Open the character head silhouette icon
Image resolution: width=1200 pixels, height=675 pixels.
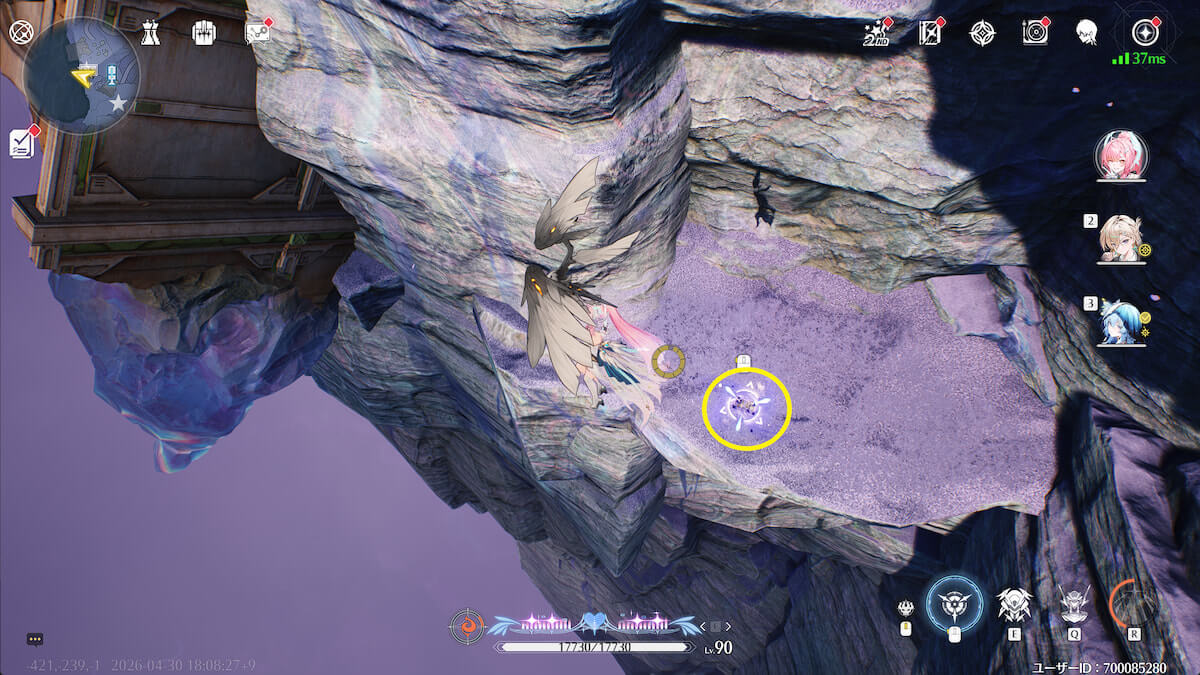1087,32
